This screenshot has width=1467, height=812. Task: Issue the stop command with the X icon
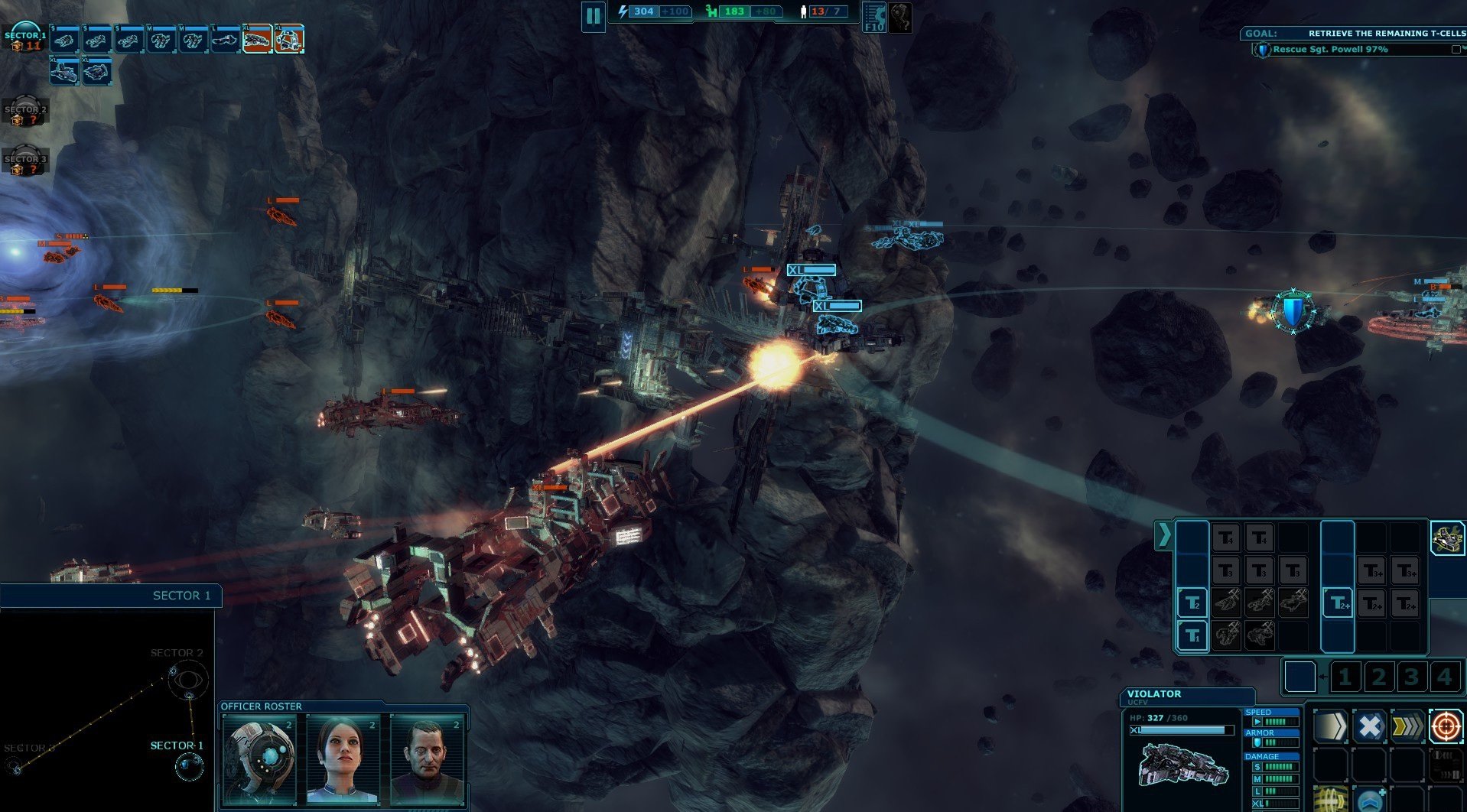point(1369,726)
